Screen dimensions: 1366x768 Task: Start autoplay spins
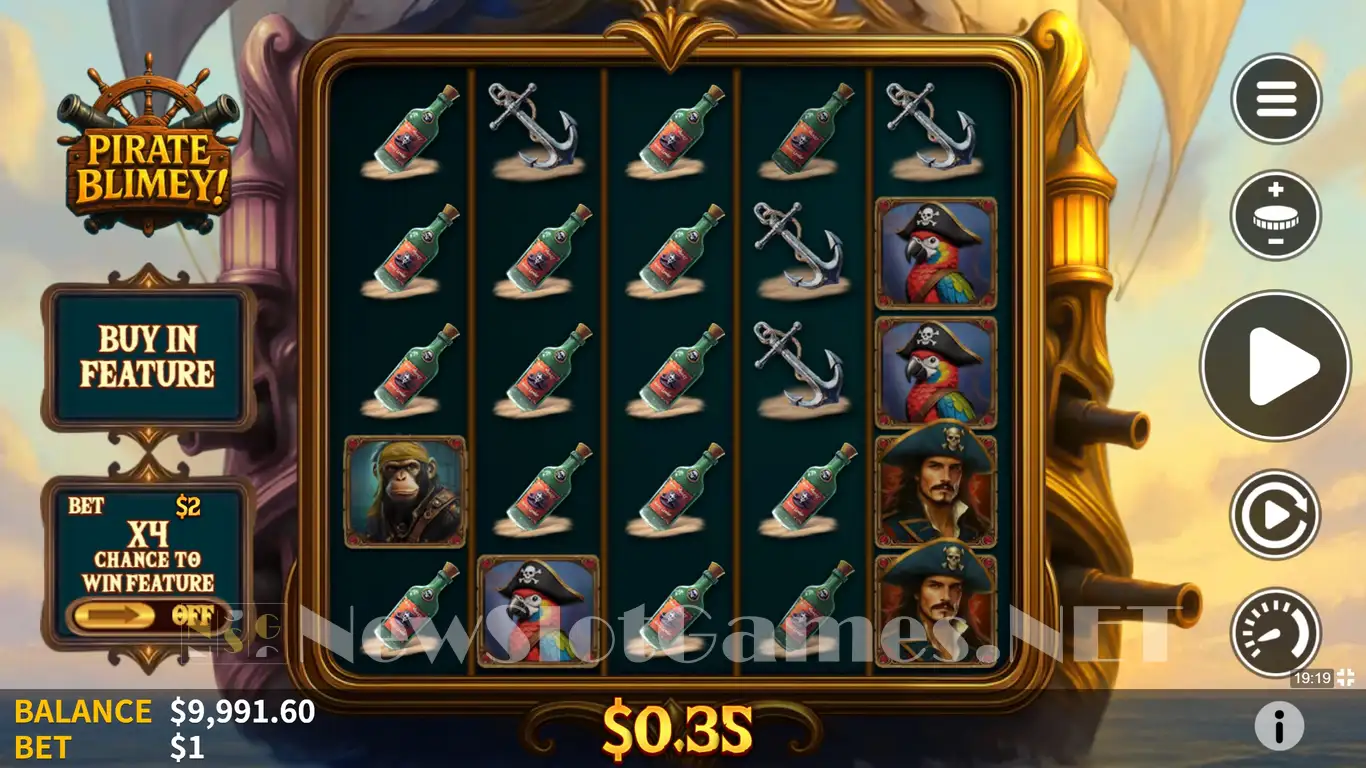[1275, 514]
